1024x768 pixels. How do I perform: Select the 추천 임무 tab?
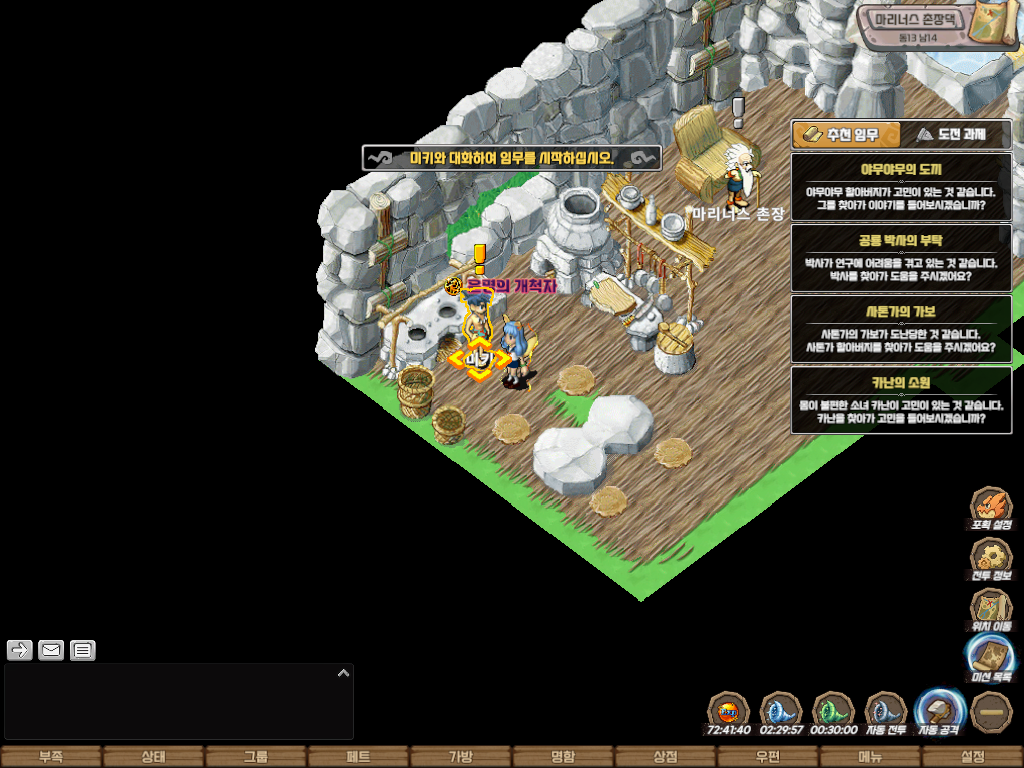click(x=846, y=134)
